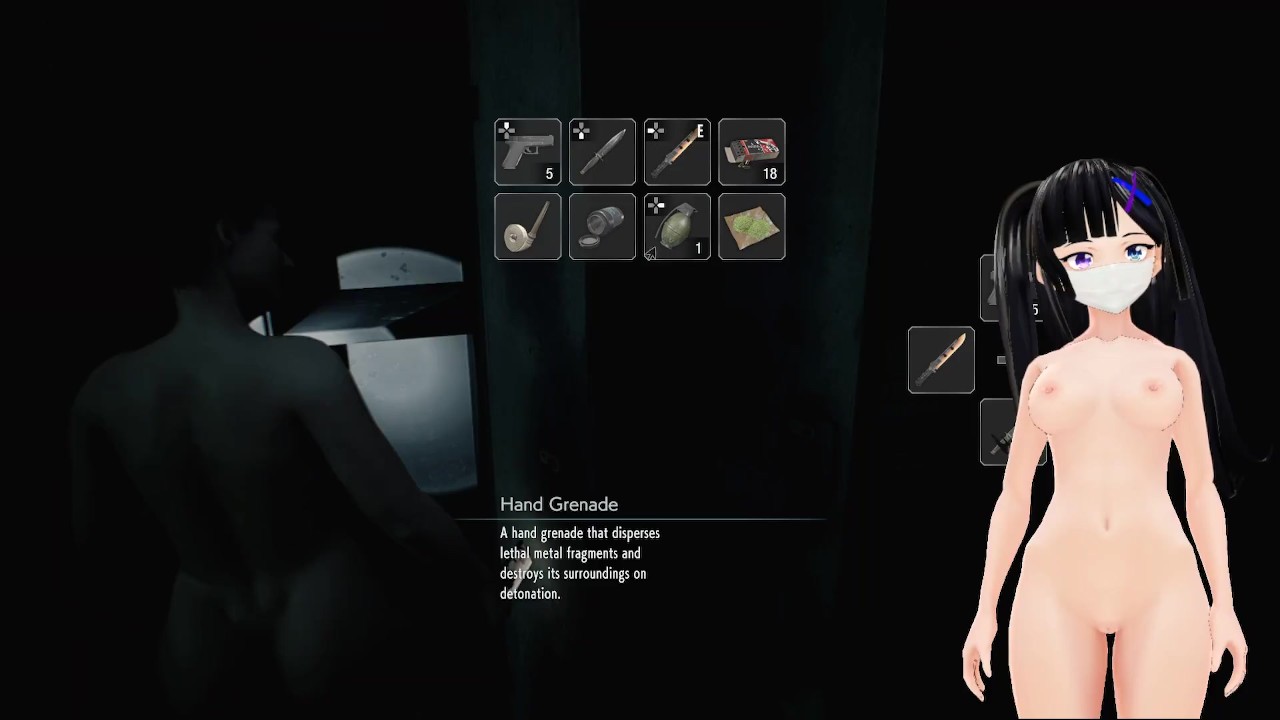
Task: Select the handgun inventory slot
Action: (x=527, y=152)
